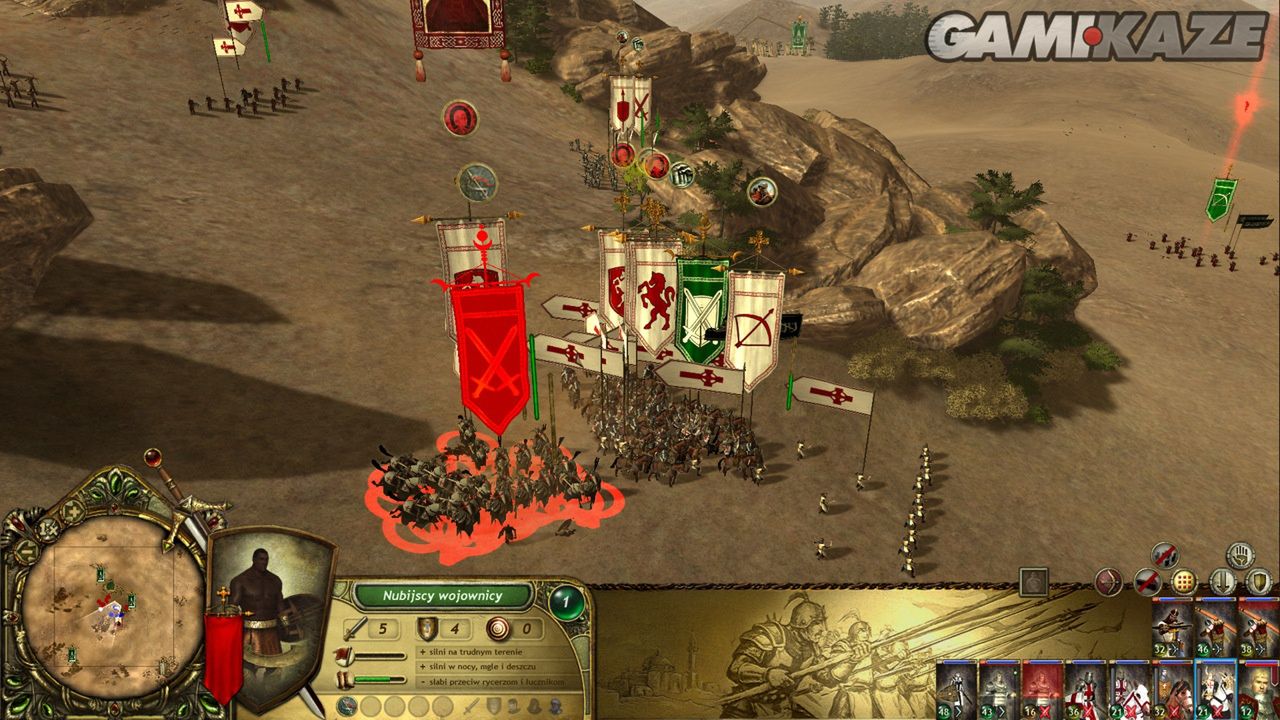The width and height of the screenshot is (1280, 720).
Task: Select the red-highlighted unit card numbered 16
Action: pos(1041,689)
